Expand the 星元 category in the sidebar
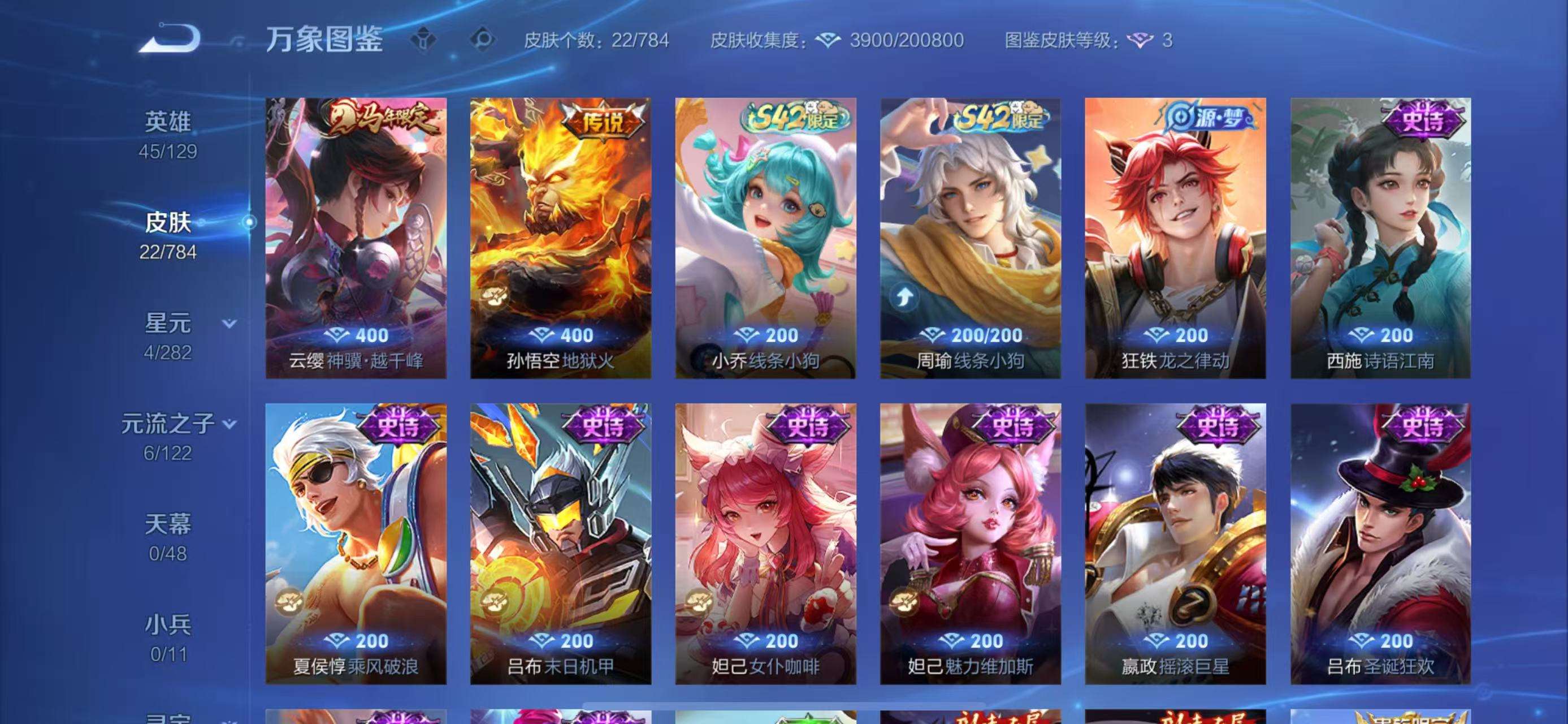Viewport: 1568px width, 724px height. (x=176, y=325)
